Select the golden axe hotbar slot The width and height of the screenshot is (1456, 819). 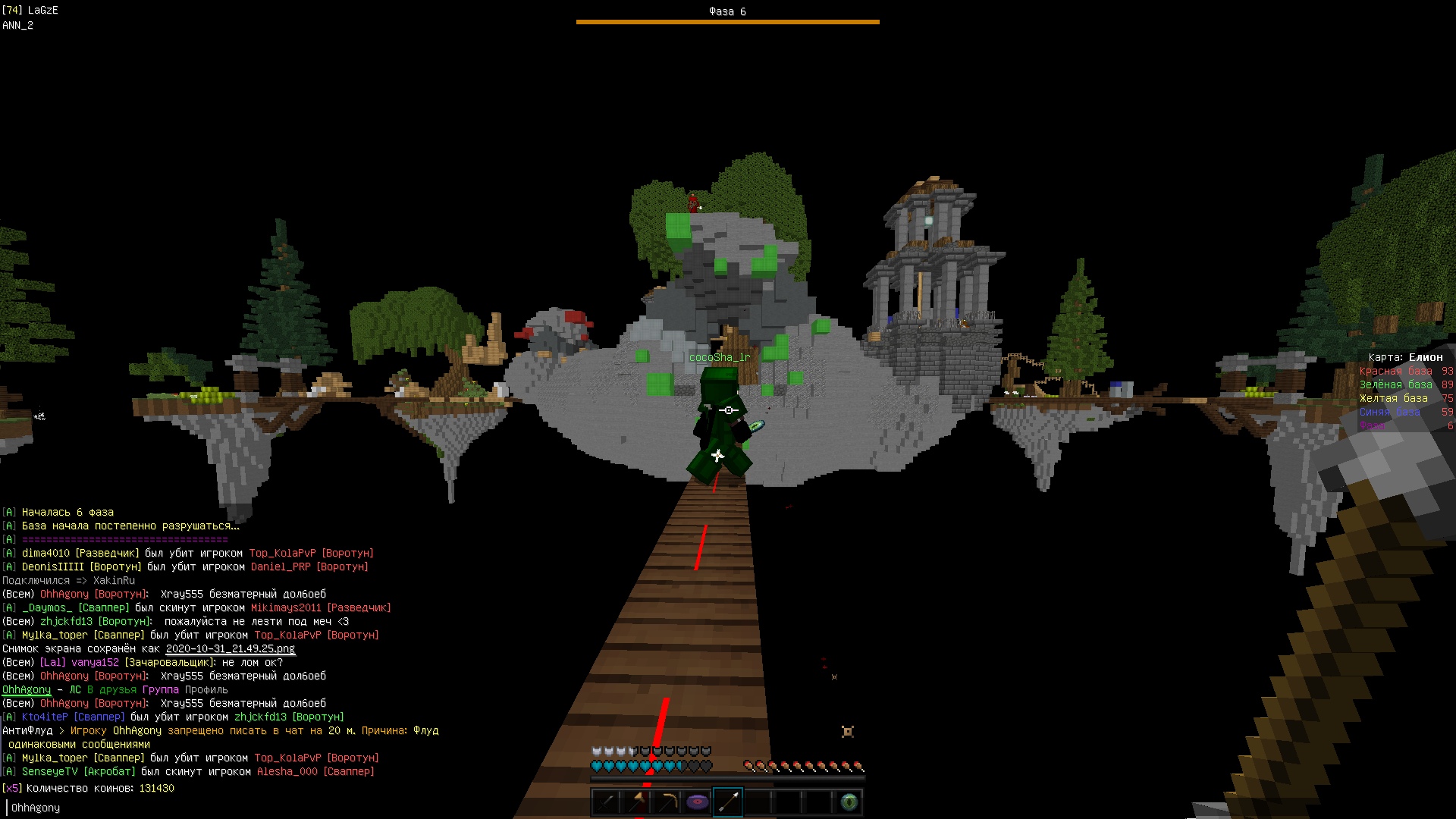coord(637,802)
